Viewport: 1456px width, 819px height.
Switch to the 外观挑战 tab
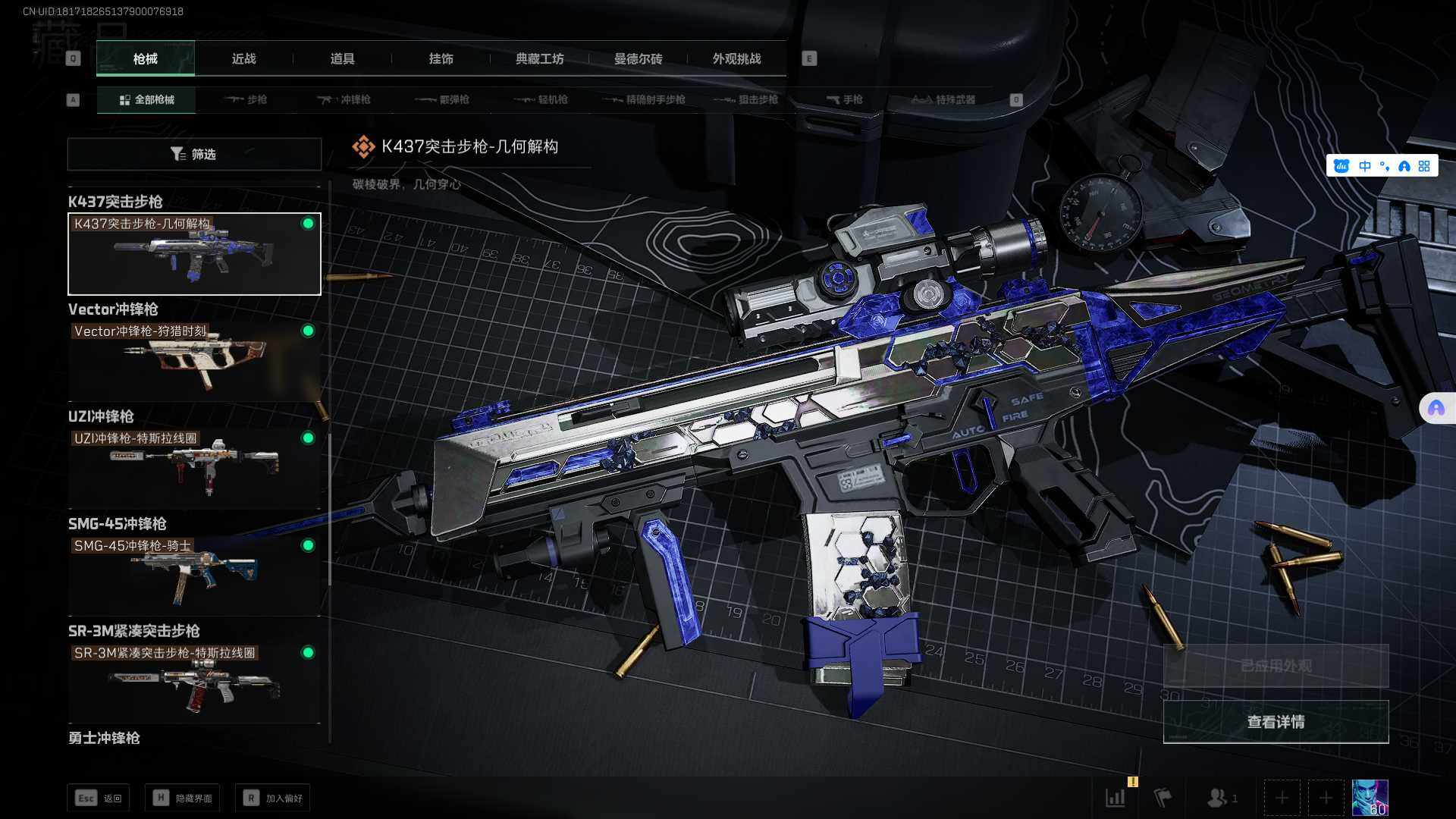pos(736,58)
